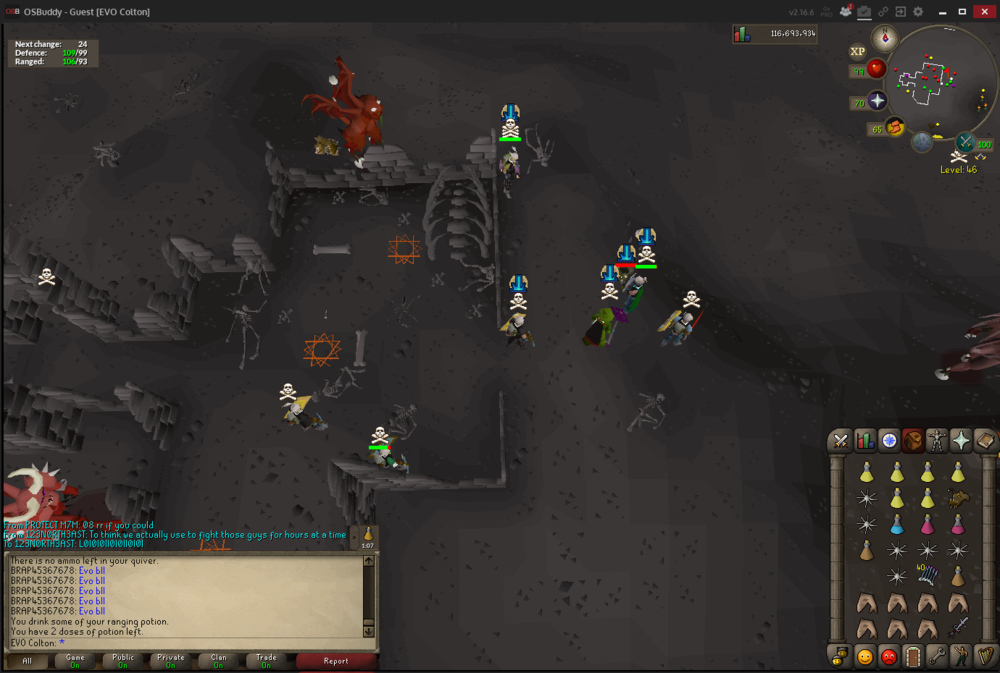Open the Friends List smiley tab

[865, 657]
